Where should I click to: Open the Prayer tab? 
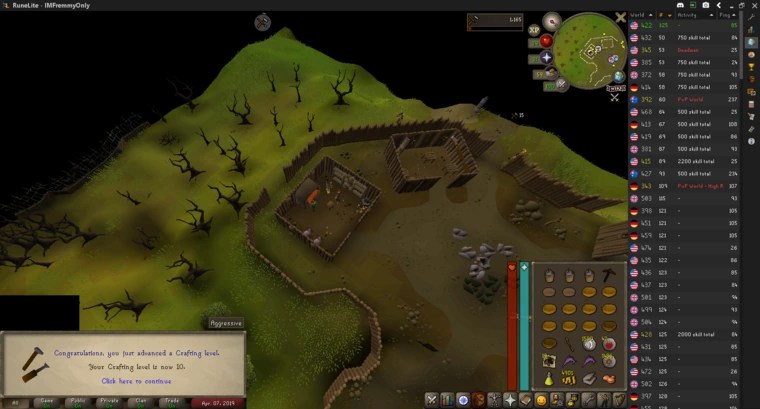pos(510,400)
